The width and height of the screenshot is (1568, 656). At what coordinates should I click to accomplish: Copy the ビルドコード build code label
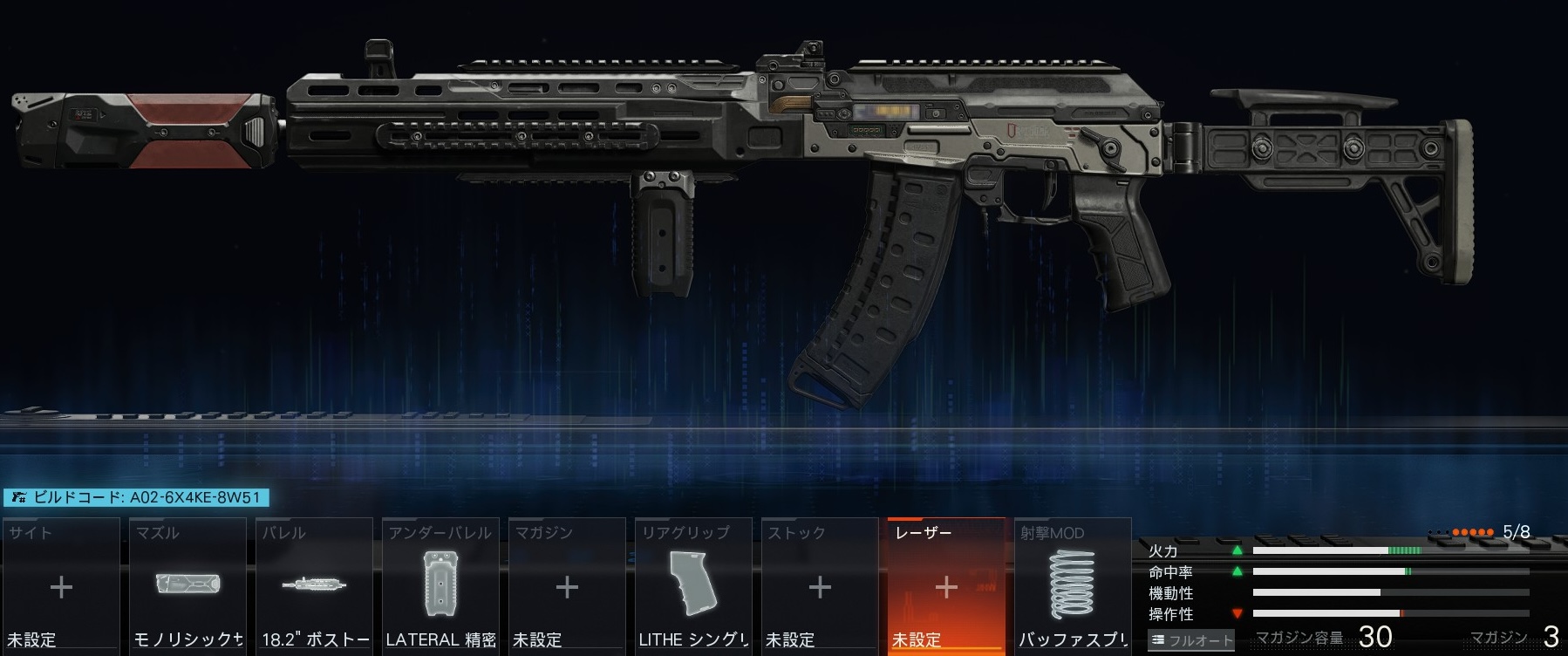[x=136, y=498]
